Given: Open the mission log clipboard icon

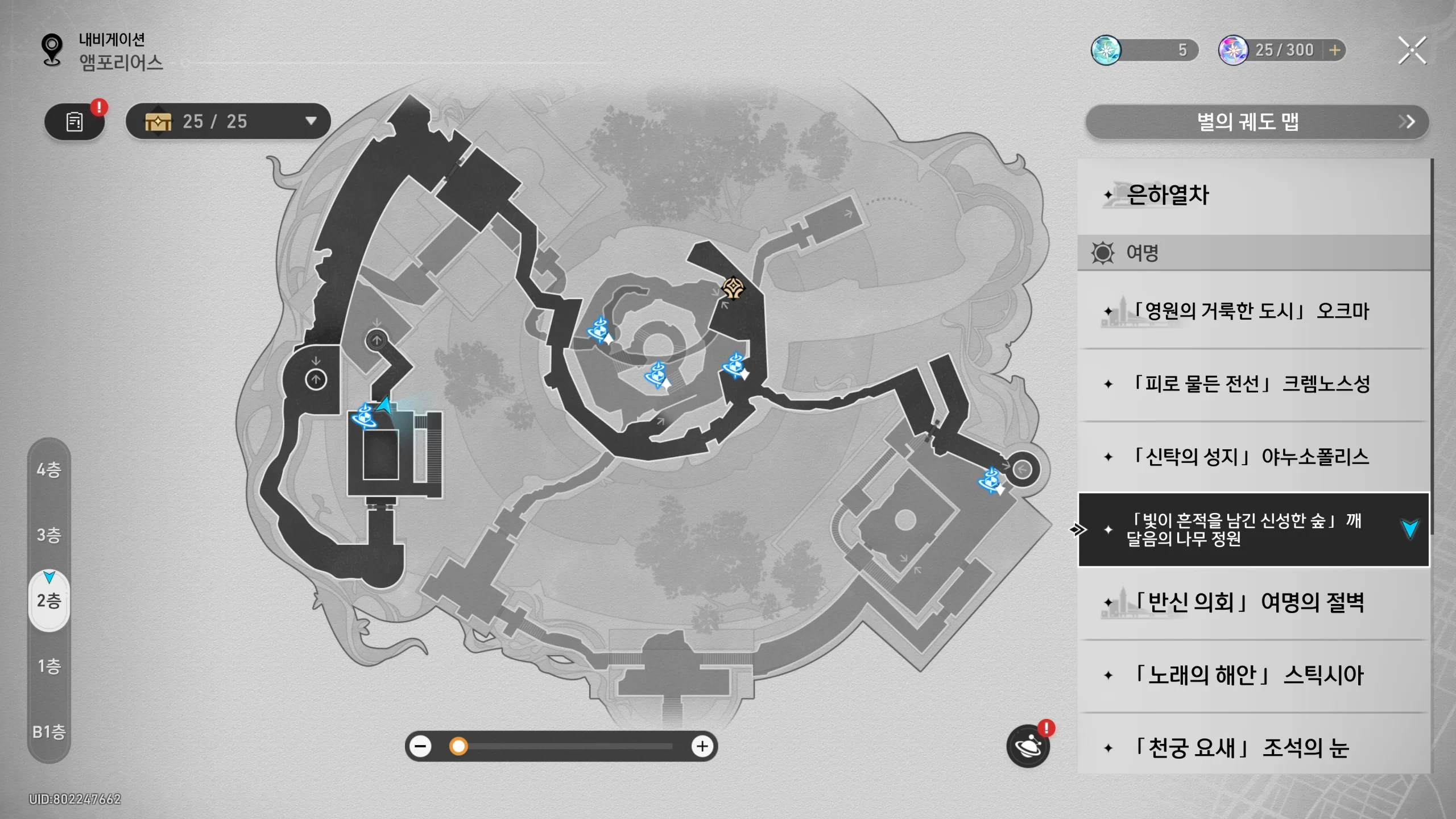Looking at the screenshot, I should [75, 122].
